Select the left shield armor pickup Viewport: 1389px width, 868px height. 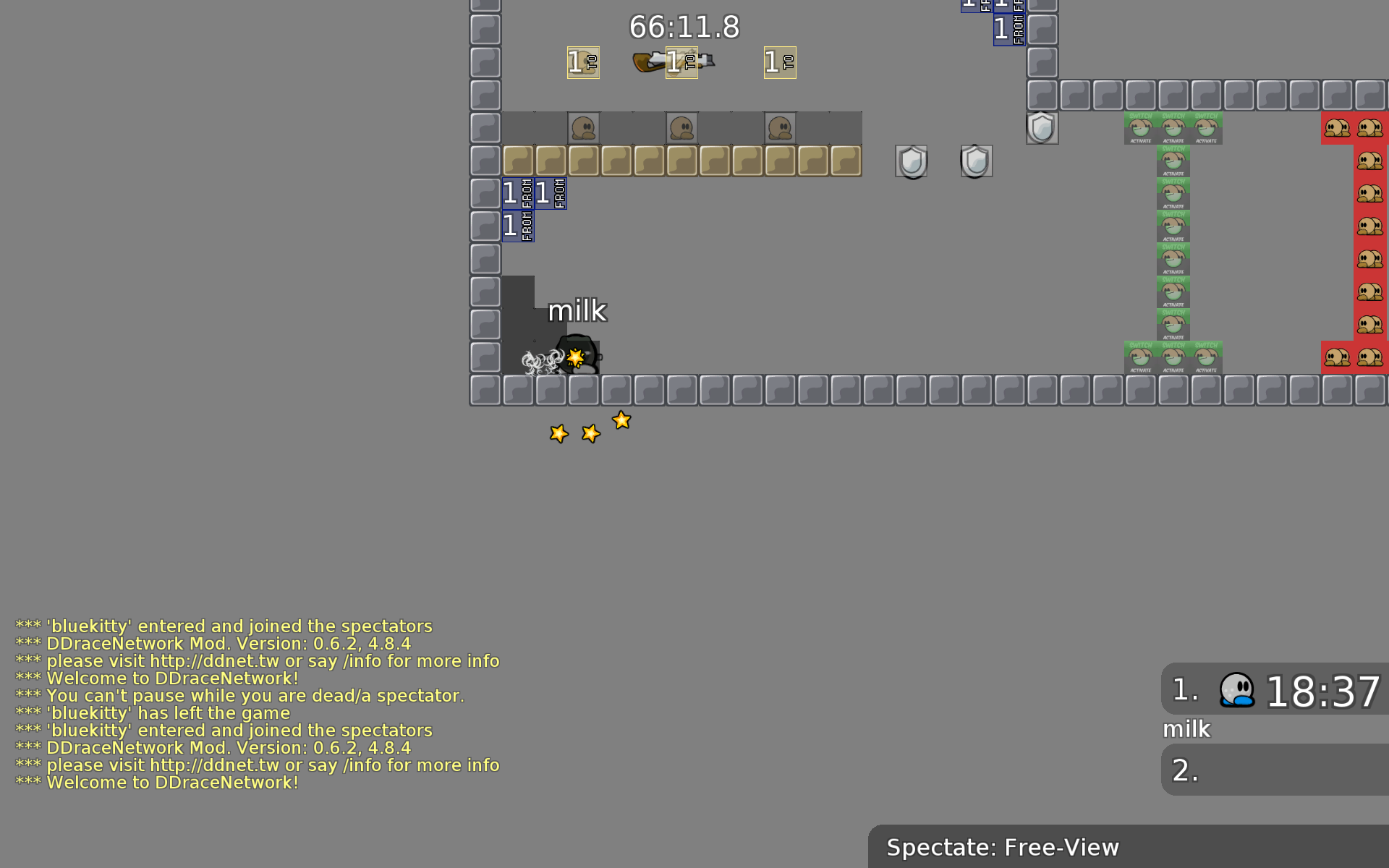coord(912,161)
